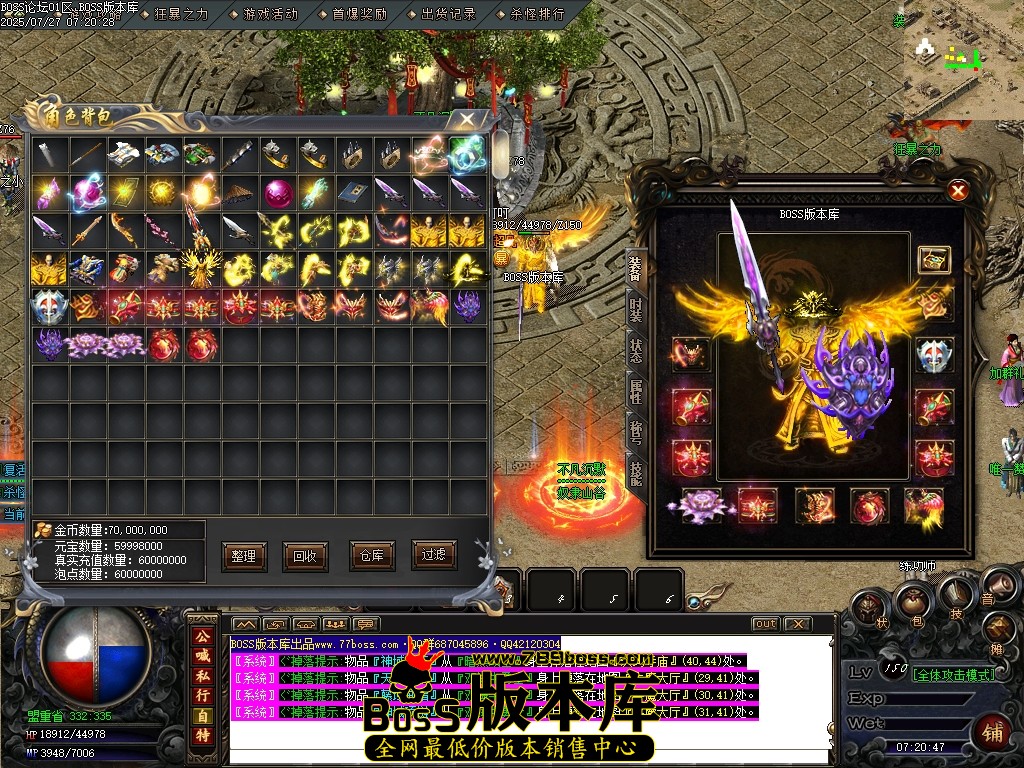View the 首爆奖励 first-kill rewards menu
1024x768 pixels.
pos(359,14)
